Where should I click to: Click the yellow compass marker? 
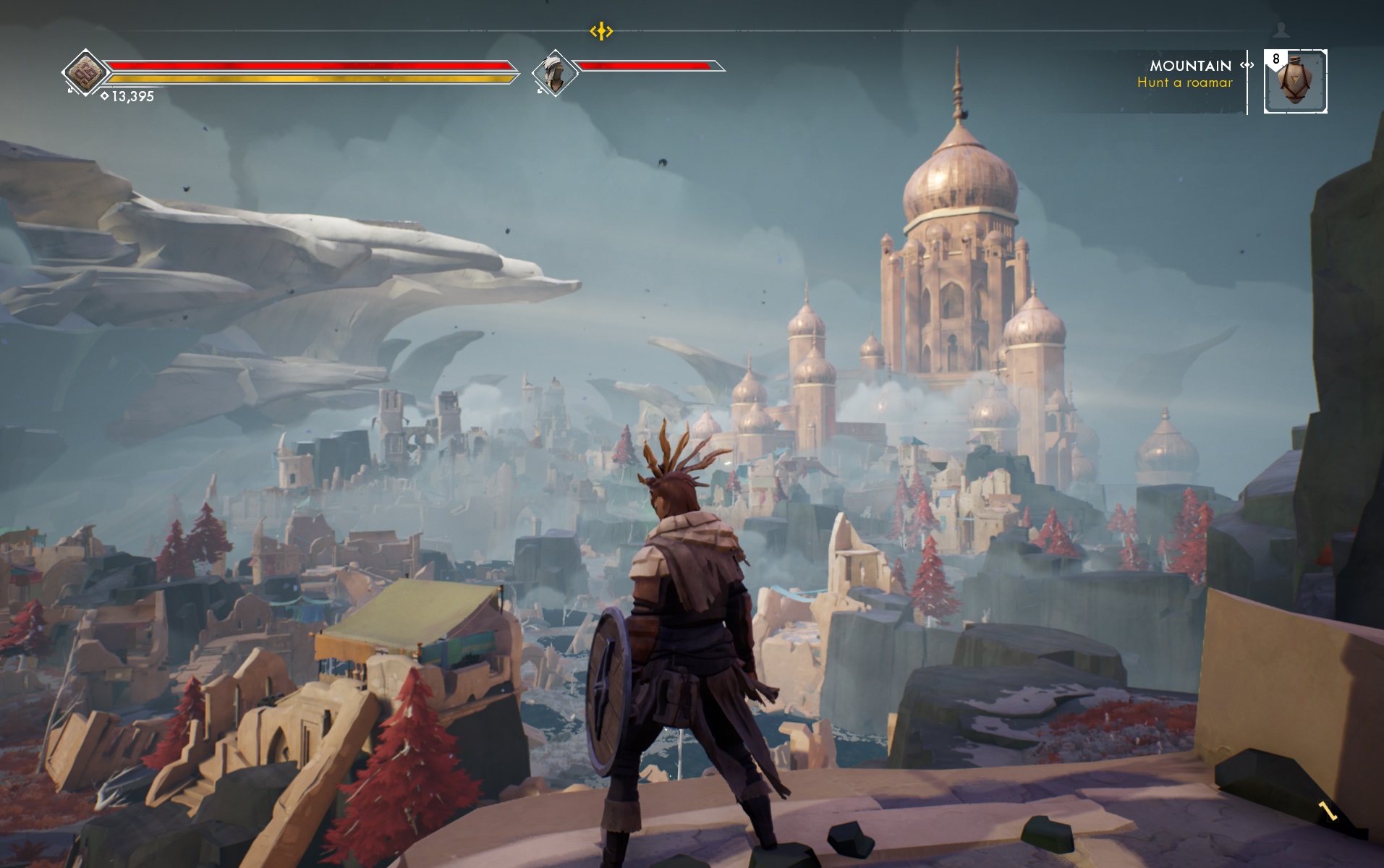coord(601,31)
